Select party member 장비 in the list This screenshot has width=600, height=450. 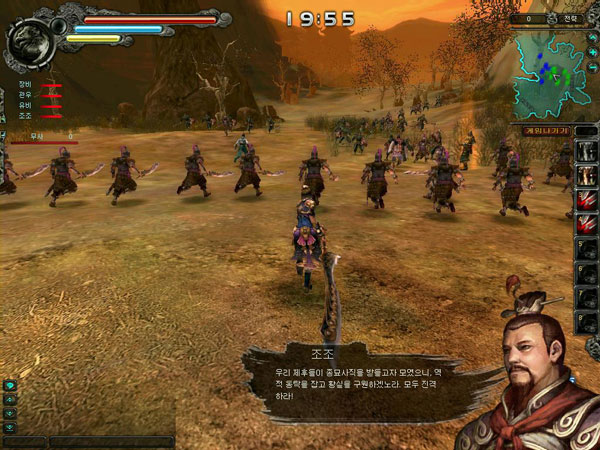tap(24, 85)
